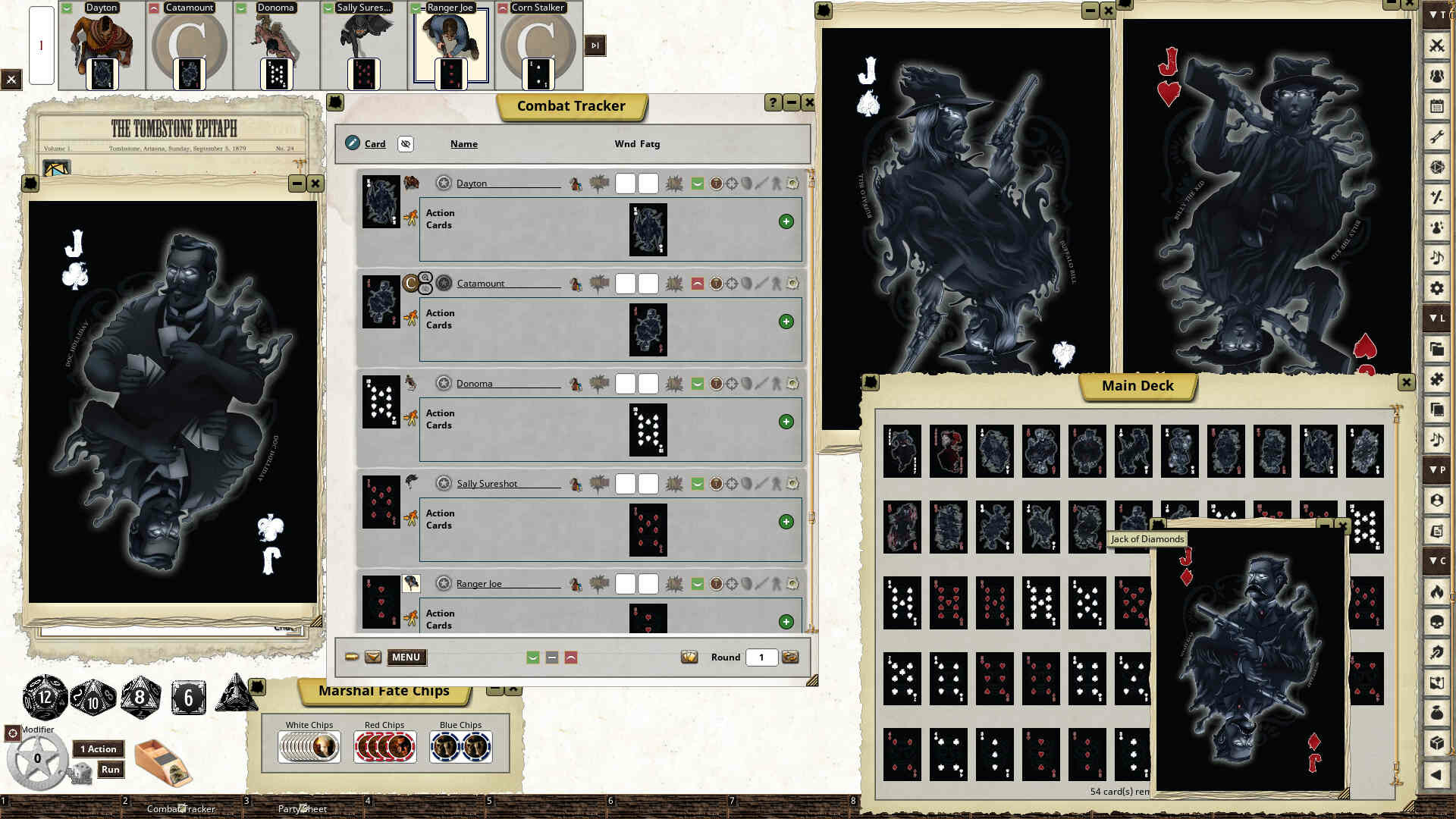This screenshot has width=1456, height=819.
Task: Collapse the Campaign section in the sidebar
Action: pos(1436,561)
